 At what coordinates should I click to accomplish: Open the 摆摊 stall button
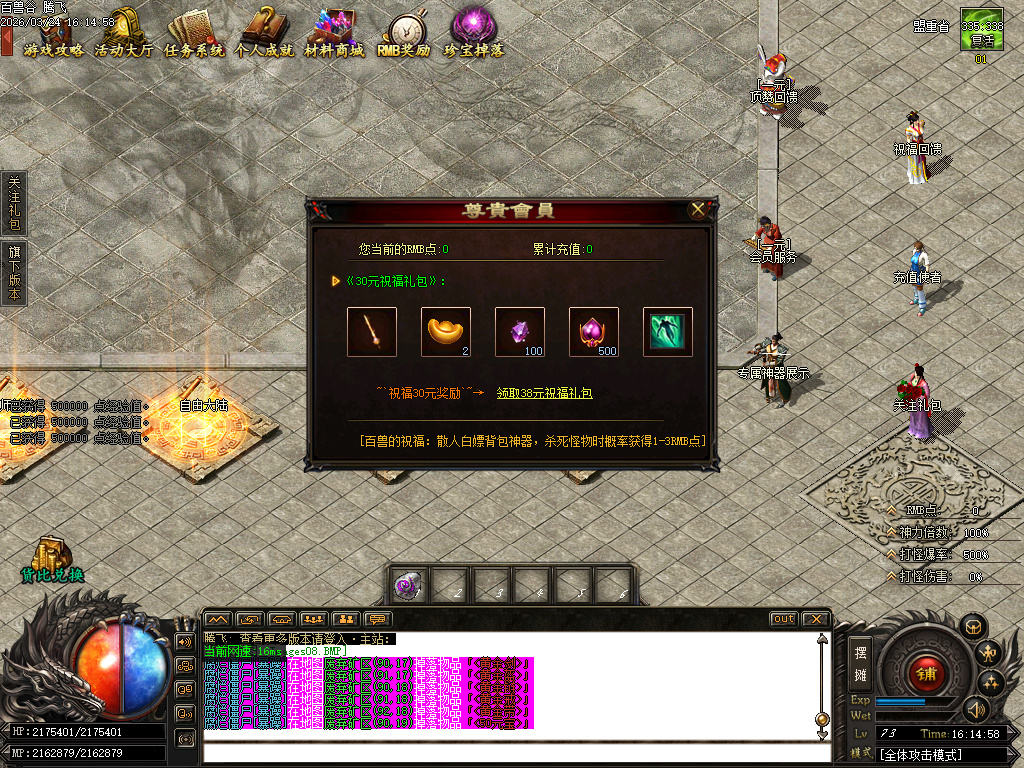860,661
